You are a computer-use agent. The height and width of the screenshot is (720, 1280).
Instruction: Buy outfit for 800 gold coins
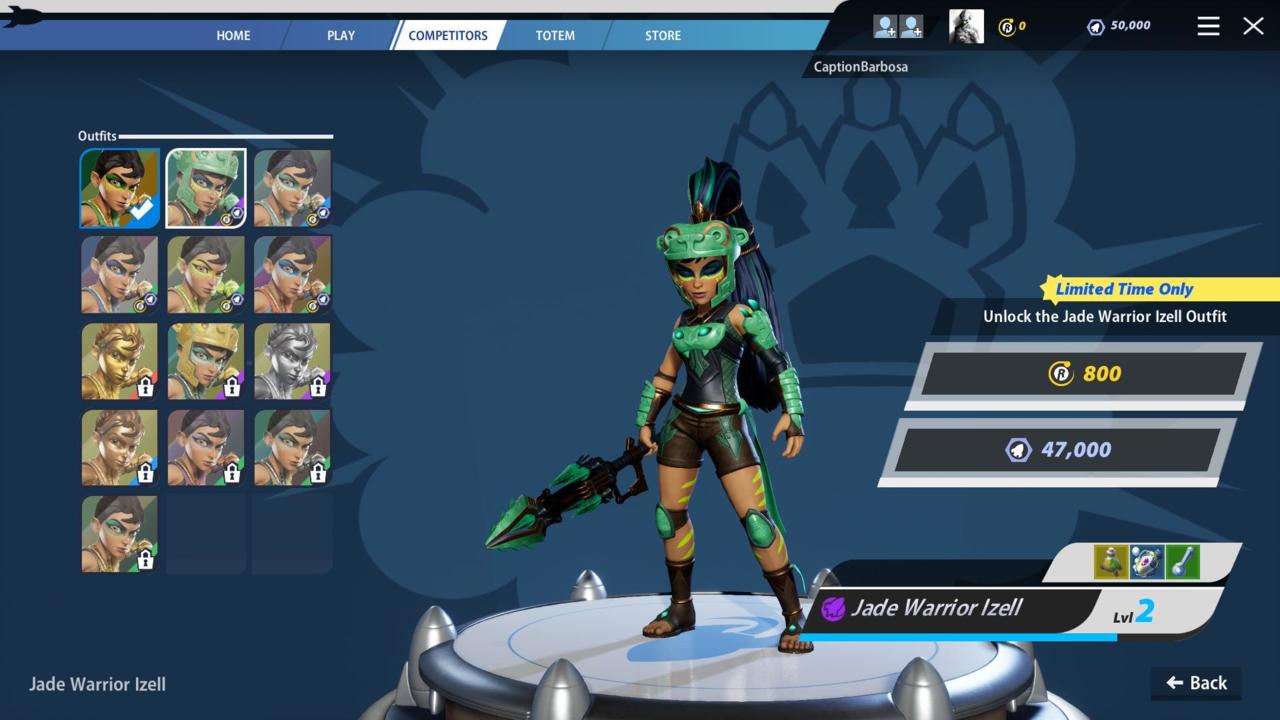coord(1084,374)
